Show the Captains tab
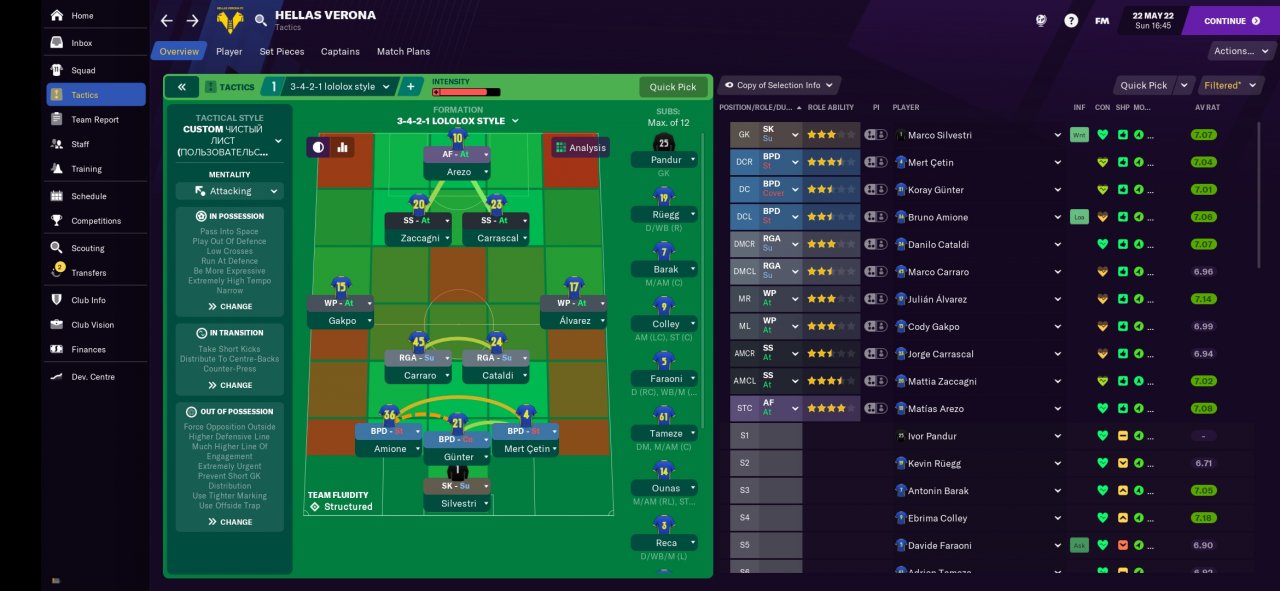The width and height of the screenshot is (1280, 591). 340,51
